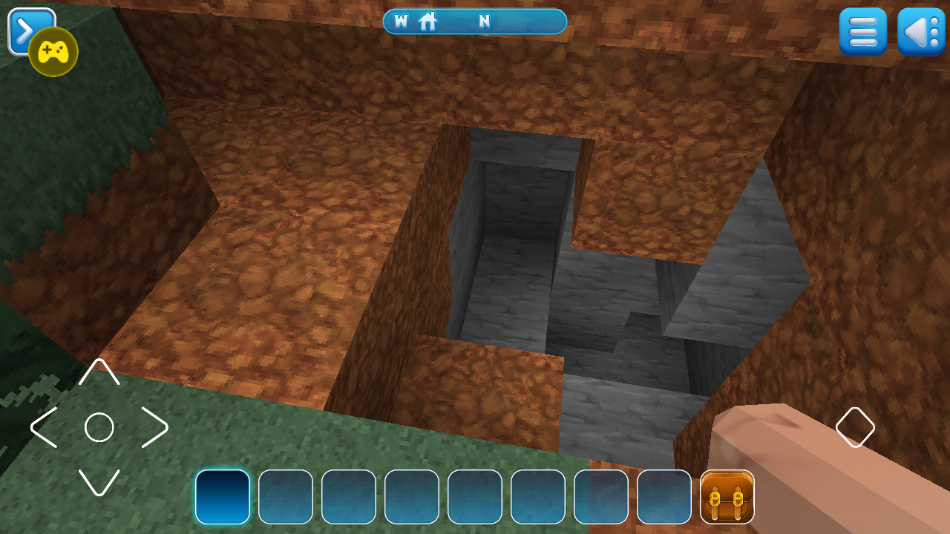
Task: Move backward with the down arrow
Action: click(x=98, y=482)
